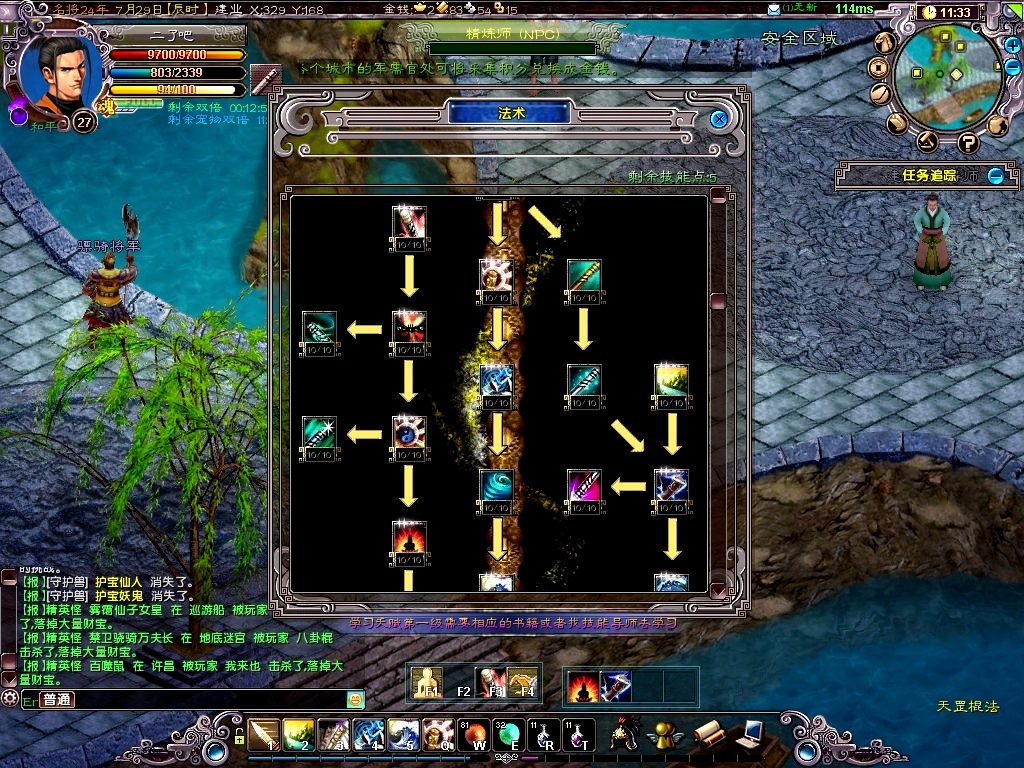Select the F1 golden statue quick slot
The image size is (1024, 768).
[x=427, y=683]
